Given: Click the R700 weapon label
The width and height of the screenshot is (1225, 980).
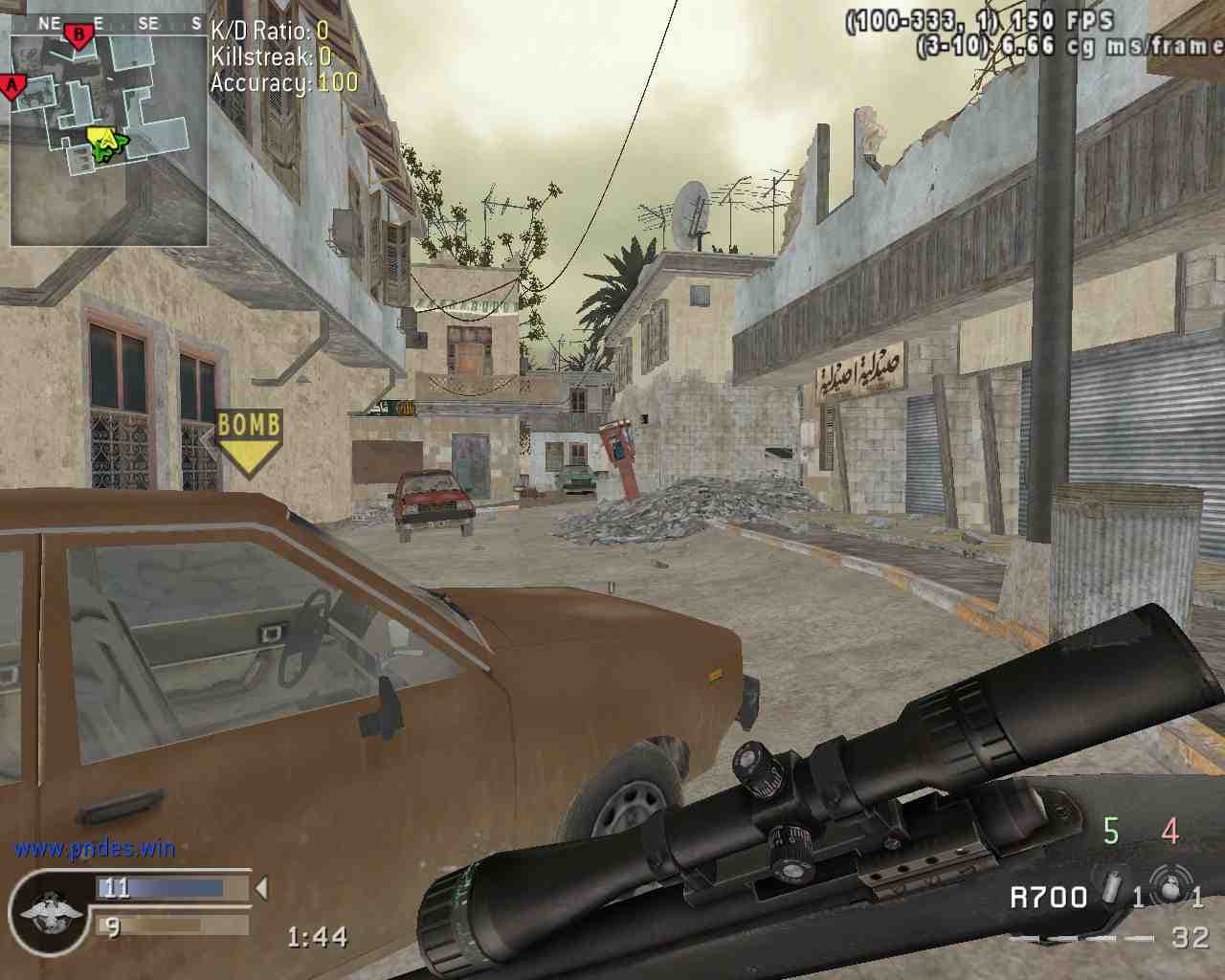Looking at the screenshot, I should (x=1049, y=897).
